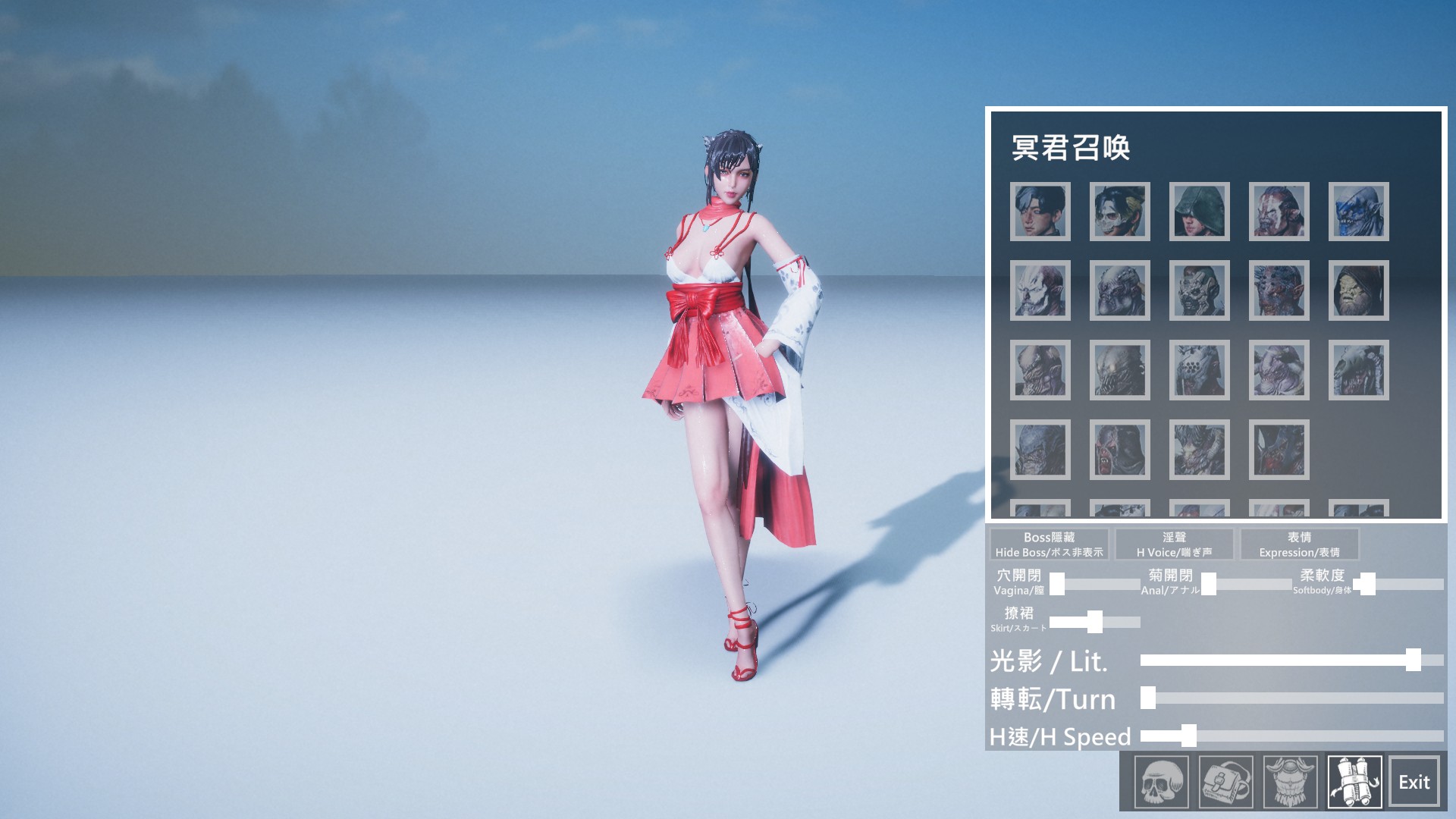
Task: Switch to the satchel bag tab
Action: pos(1225,782)
